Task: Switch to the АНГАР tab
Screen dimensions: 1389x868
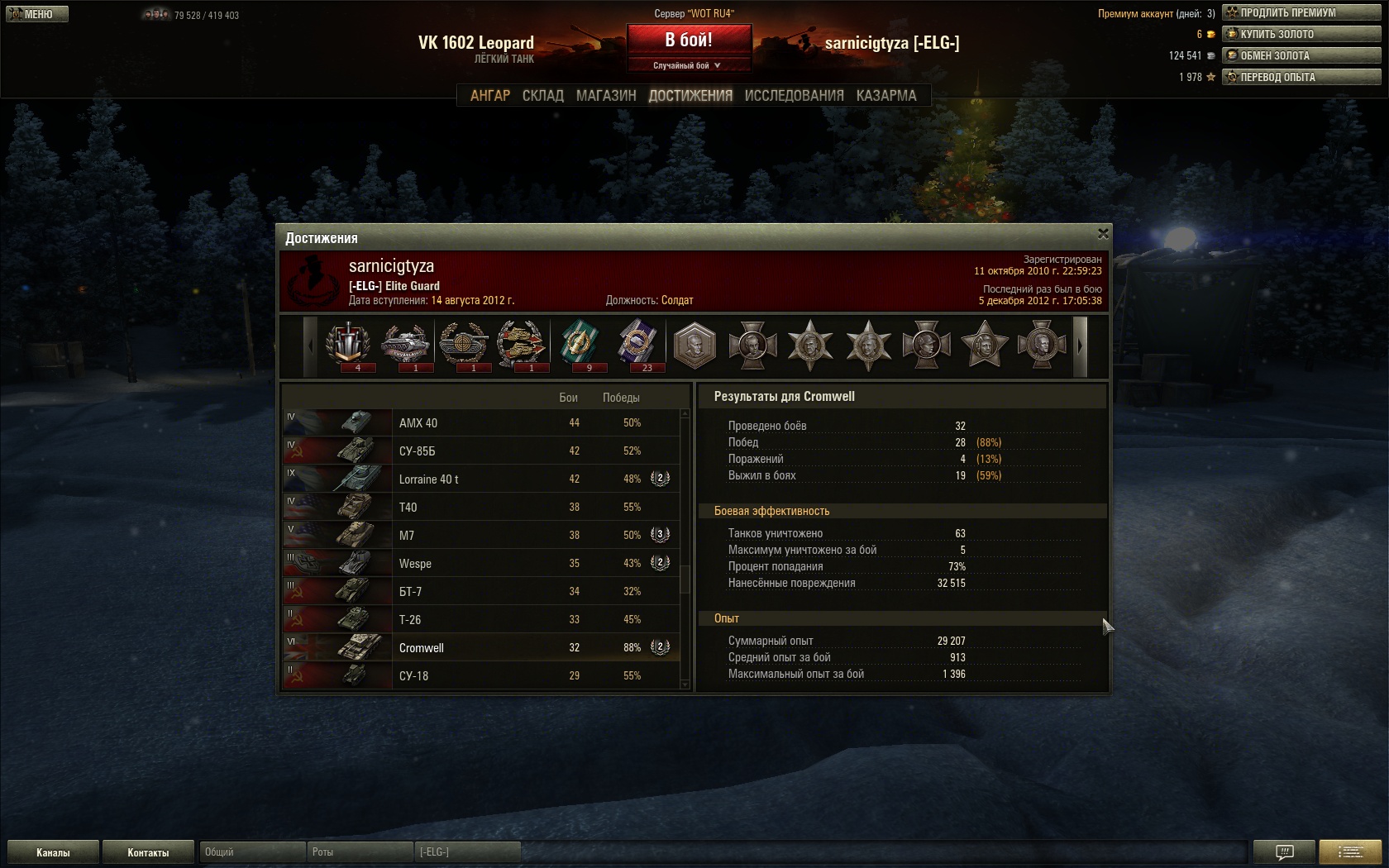Action: click(490, 96)
